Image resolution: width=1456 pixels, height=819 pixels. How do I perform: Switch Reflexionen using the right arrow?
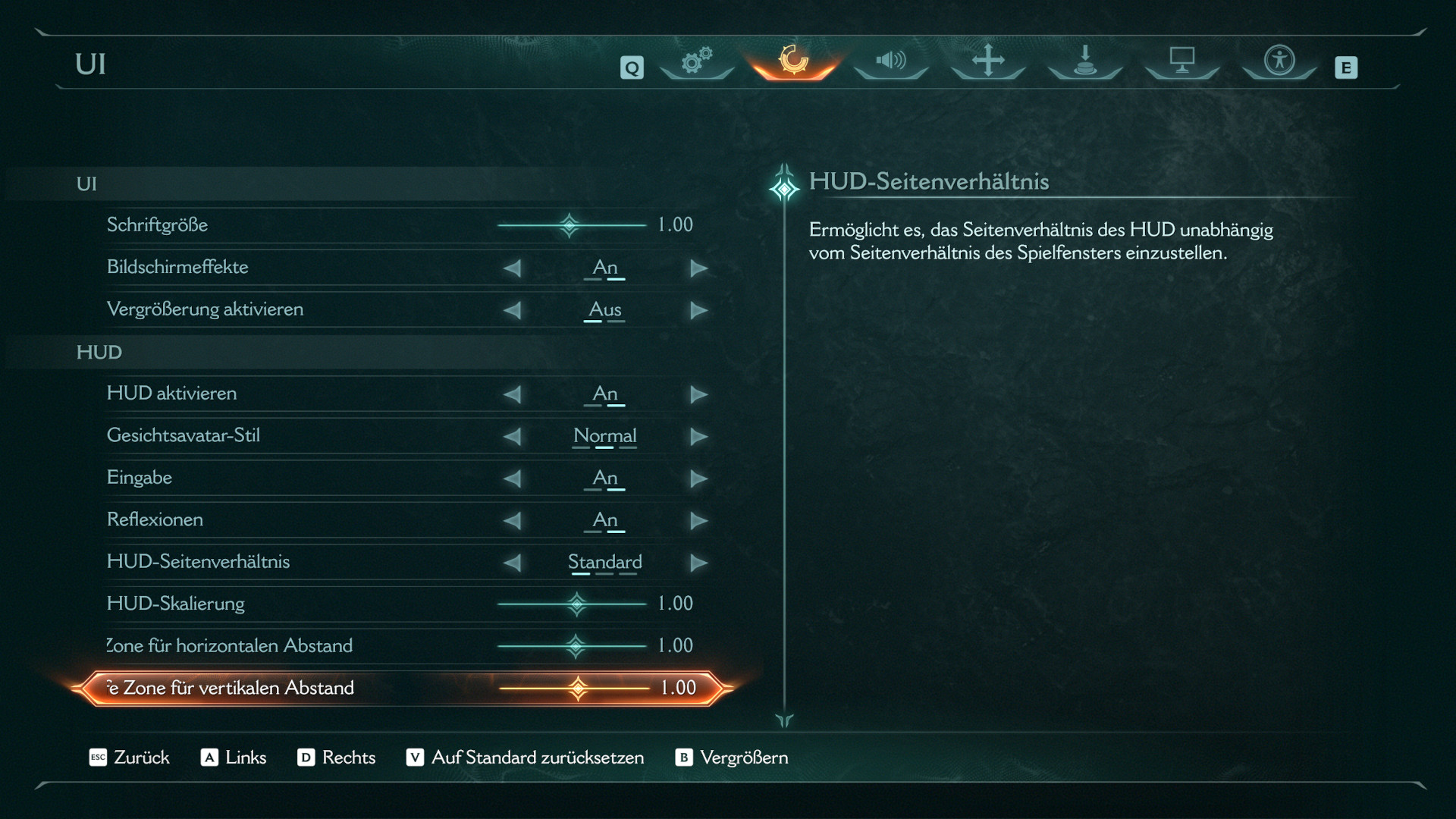point(698,520)
